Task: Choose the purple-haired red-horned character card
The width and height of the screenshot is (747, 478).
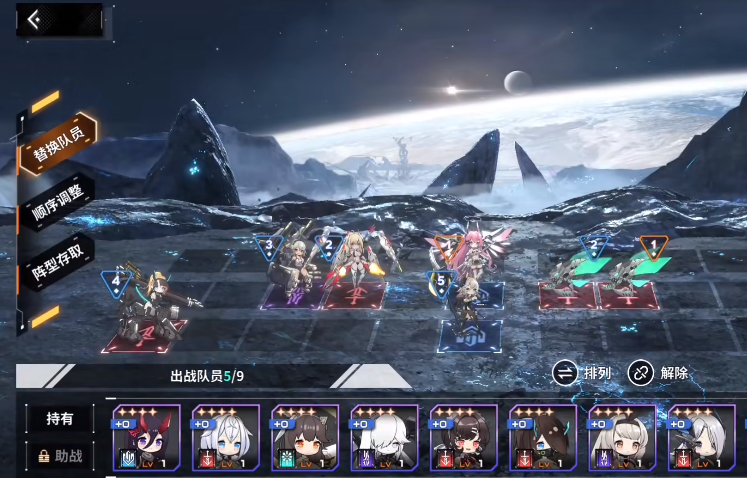Action: (146, 438)
